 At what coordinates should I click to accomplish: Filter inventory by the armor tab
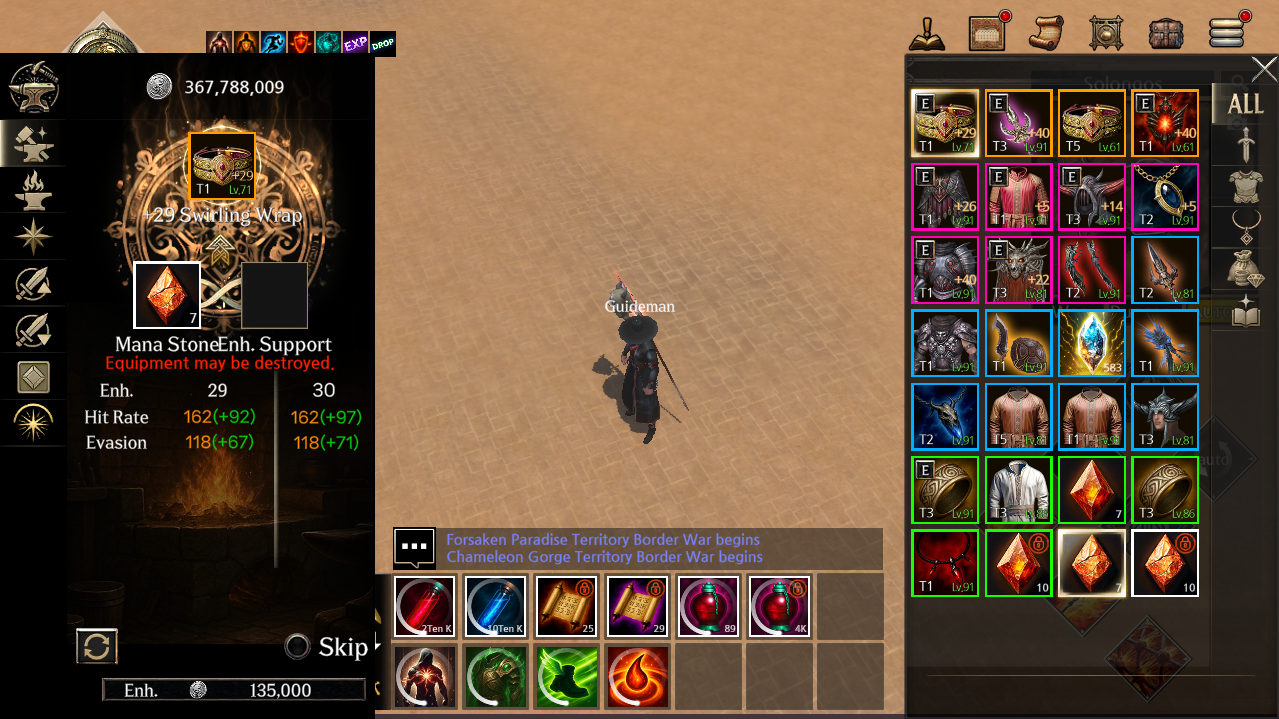(1245, 187)
